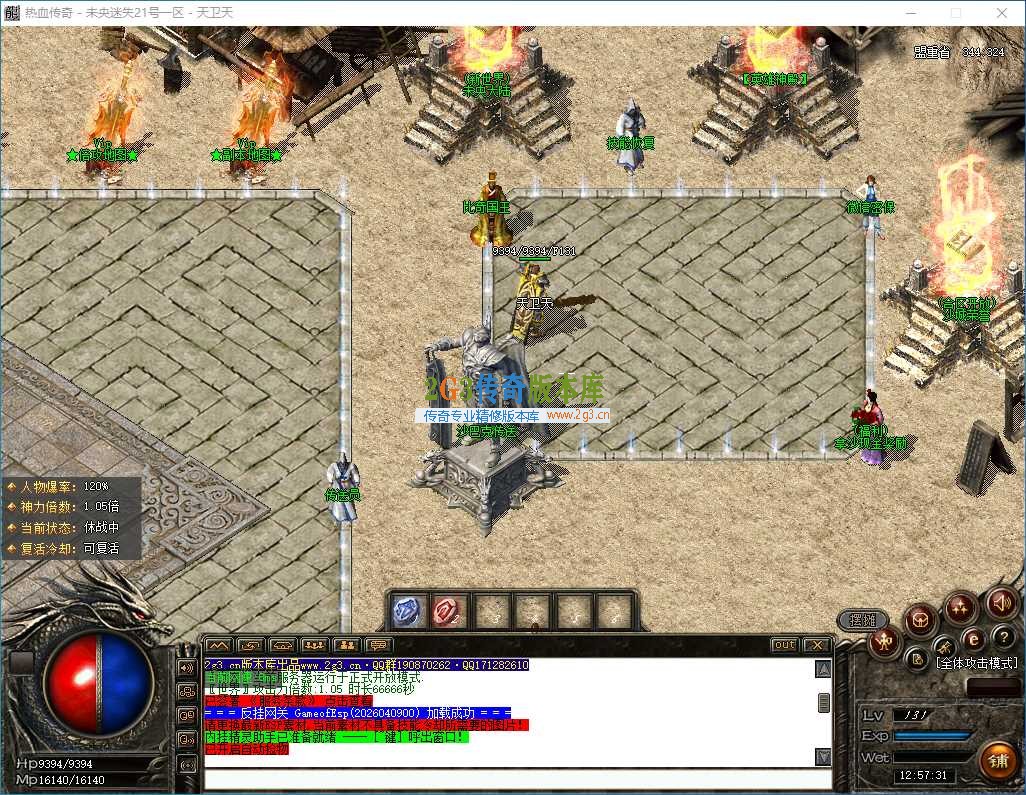Select the red rune hotbar slot
Image resolution: width=1026 pixels, height=795 pixels.
[x=448, y=611]
